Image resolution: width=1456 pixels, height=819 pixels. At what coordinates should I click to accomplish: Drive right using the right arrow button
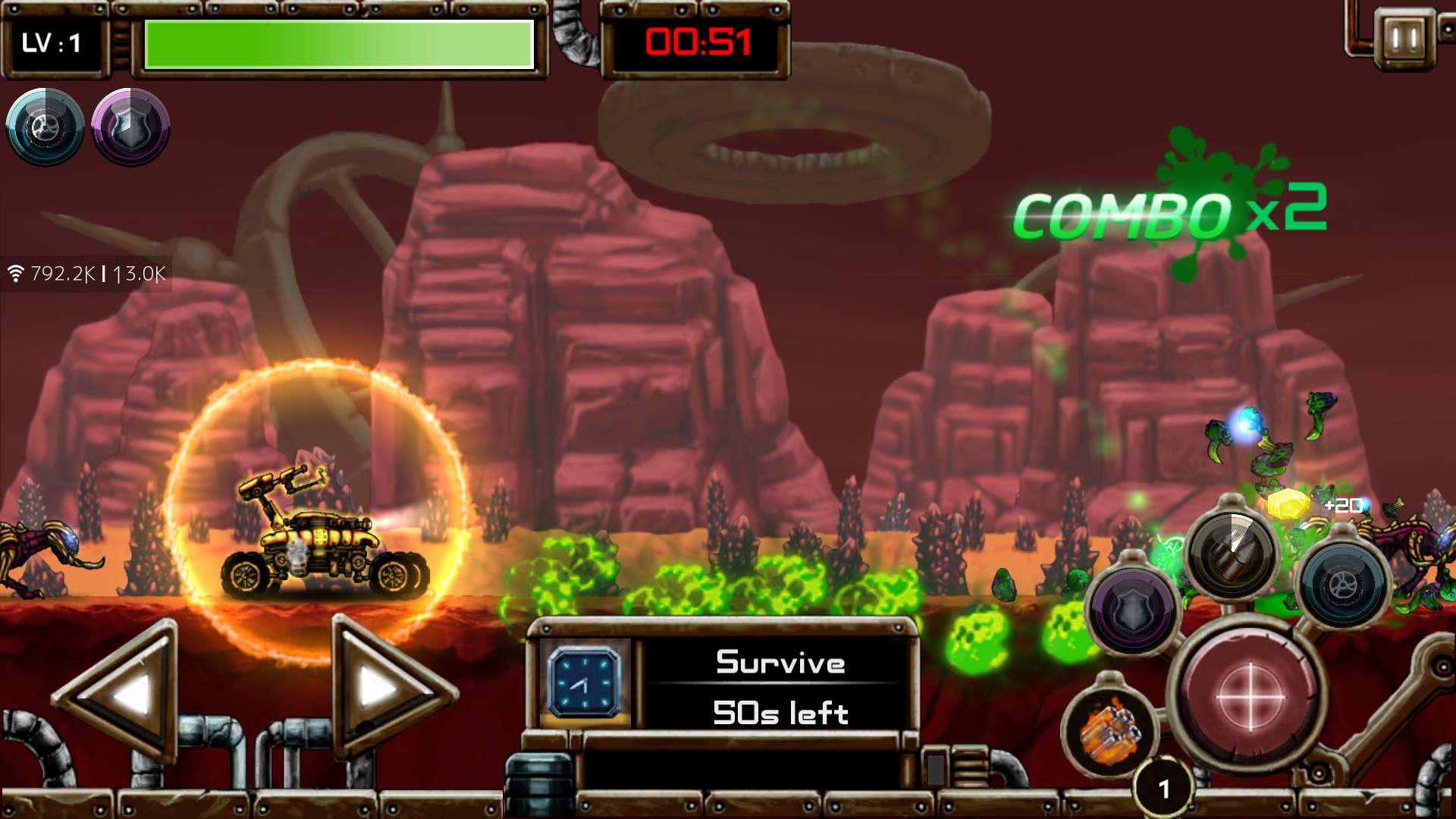click(387, 689)
